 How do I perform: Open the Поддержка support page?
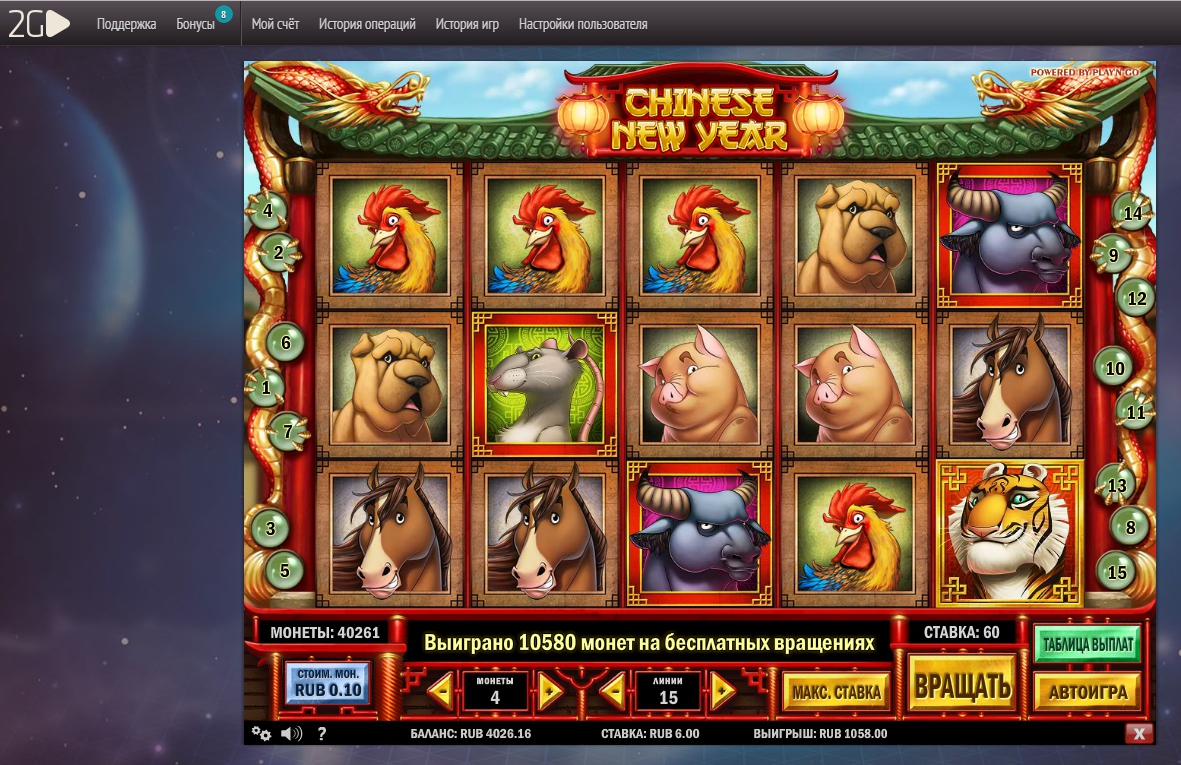tap(126, 24)
